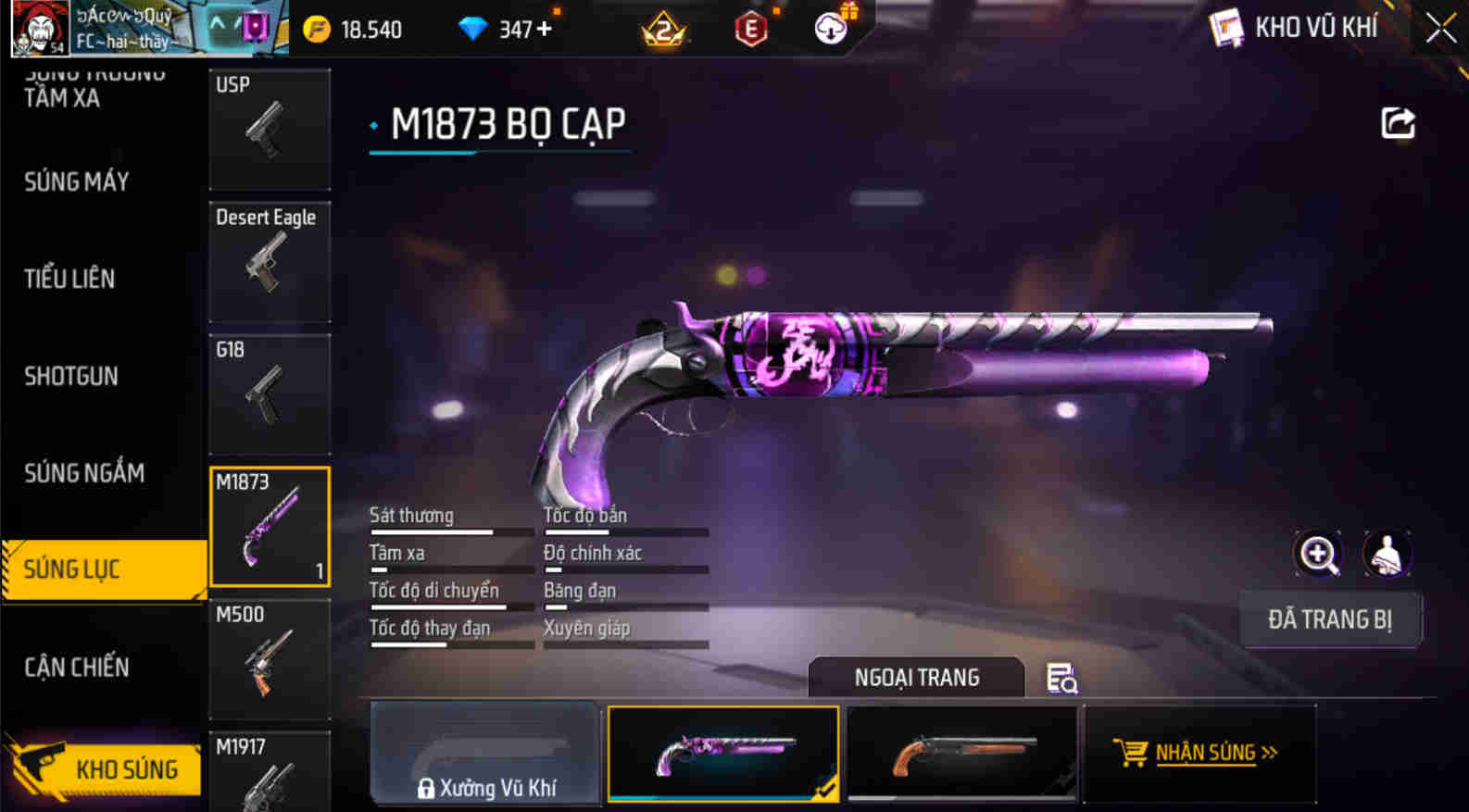Switch to the NGOẠI TRANG tab
This screenshot has width=1469, height=812.
[916, 677]
